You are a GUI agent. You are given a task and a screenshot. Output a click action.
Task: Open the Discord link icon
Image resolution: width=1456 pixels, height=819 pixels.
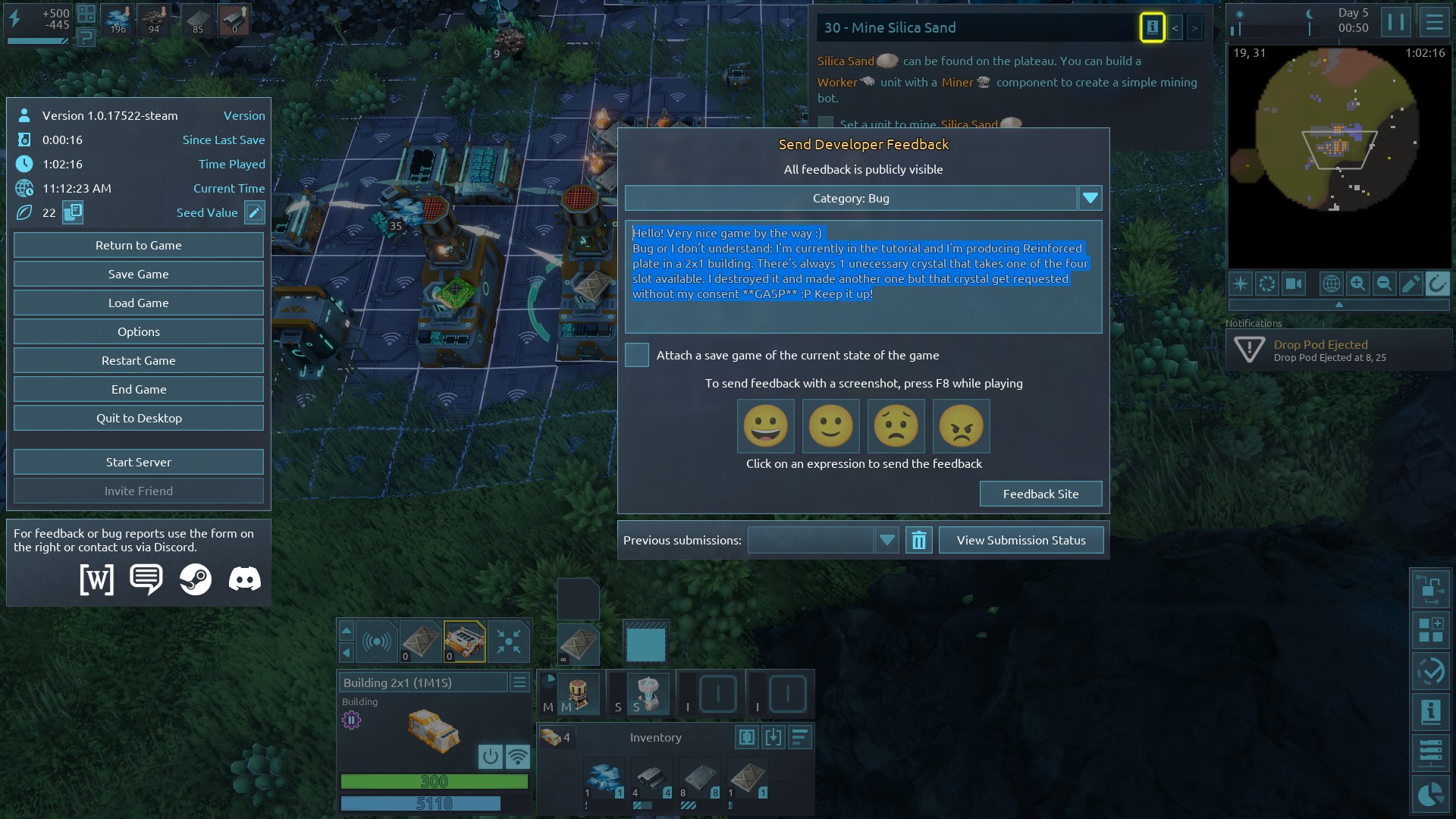pos(245,579)
